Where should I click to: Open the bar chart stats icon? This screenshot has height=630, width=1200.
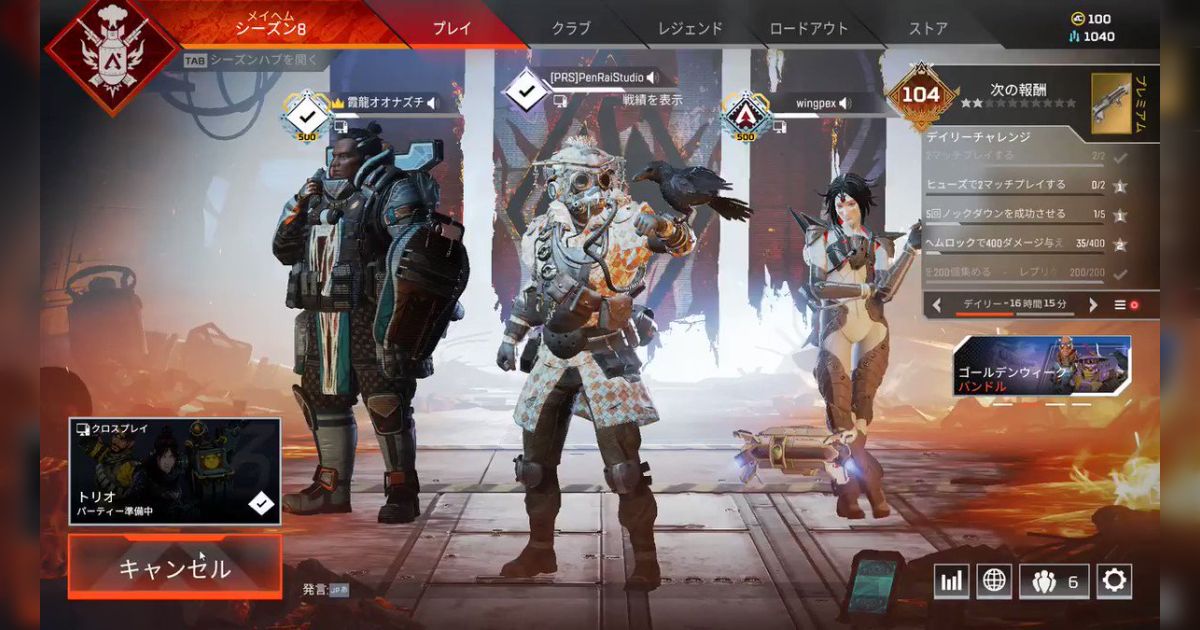[951, 580]
